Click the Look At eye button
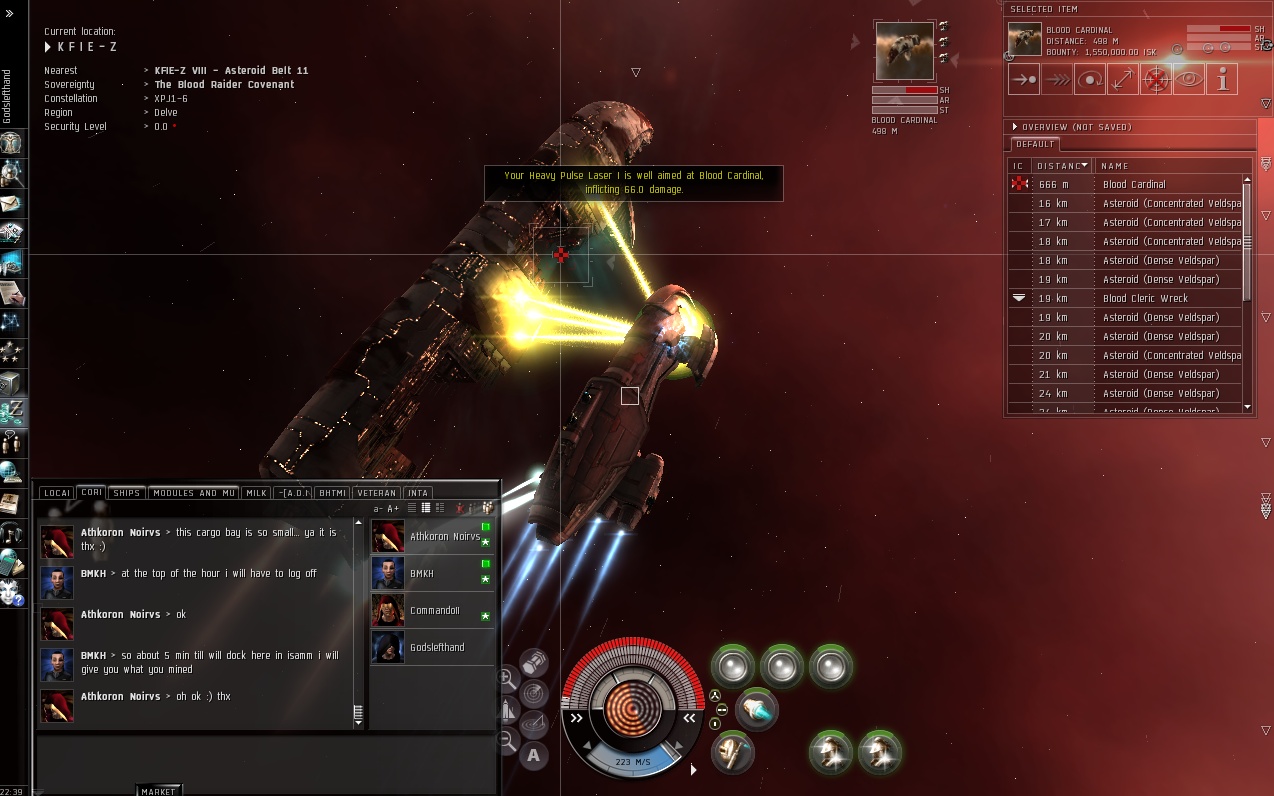This screenshot has height=796, width=1274. [1189, 79]
